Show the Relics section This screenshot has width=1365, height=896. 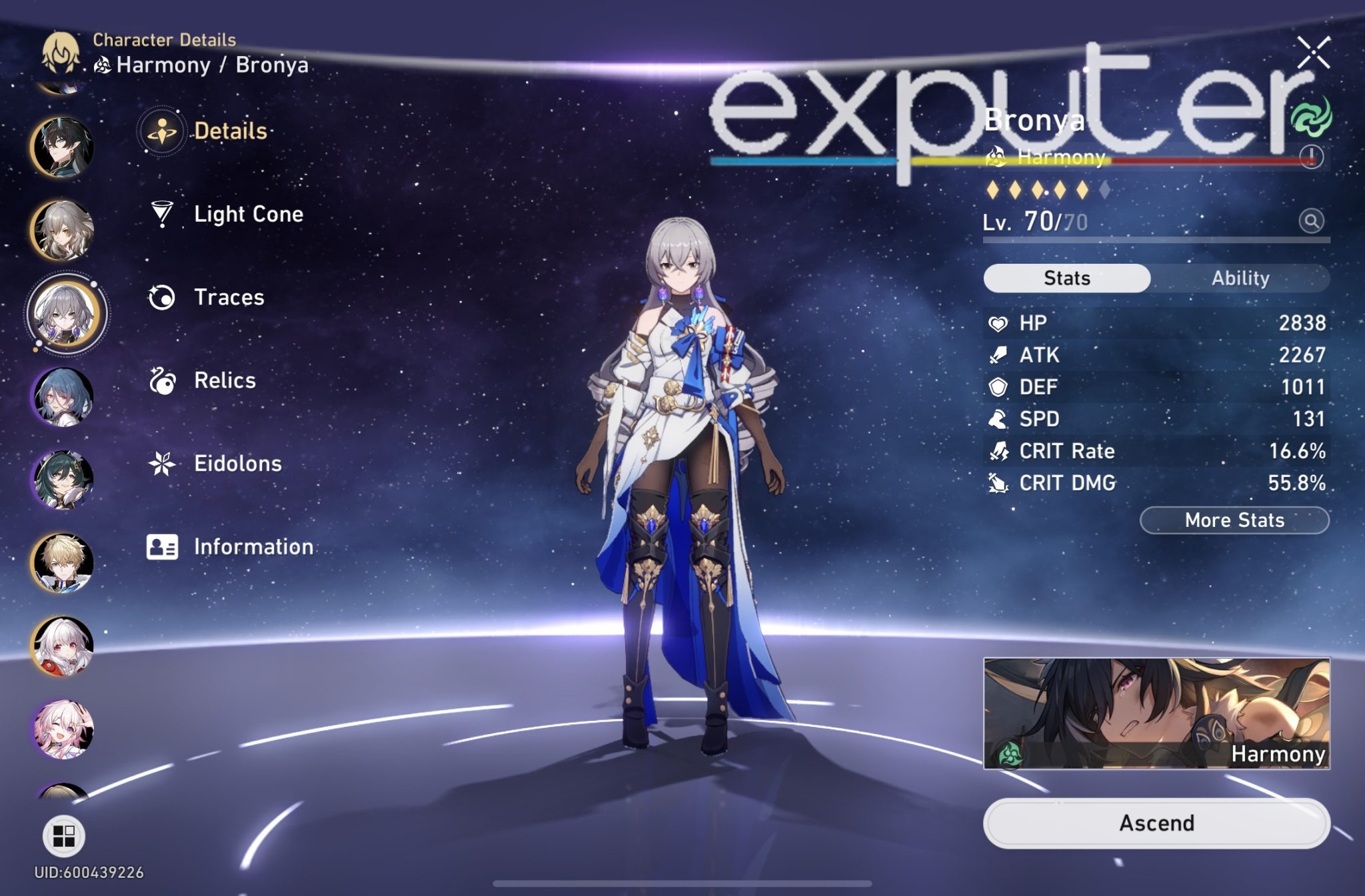click(x=225, y=380)
